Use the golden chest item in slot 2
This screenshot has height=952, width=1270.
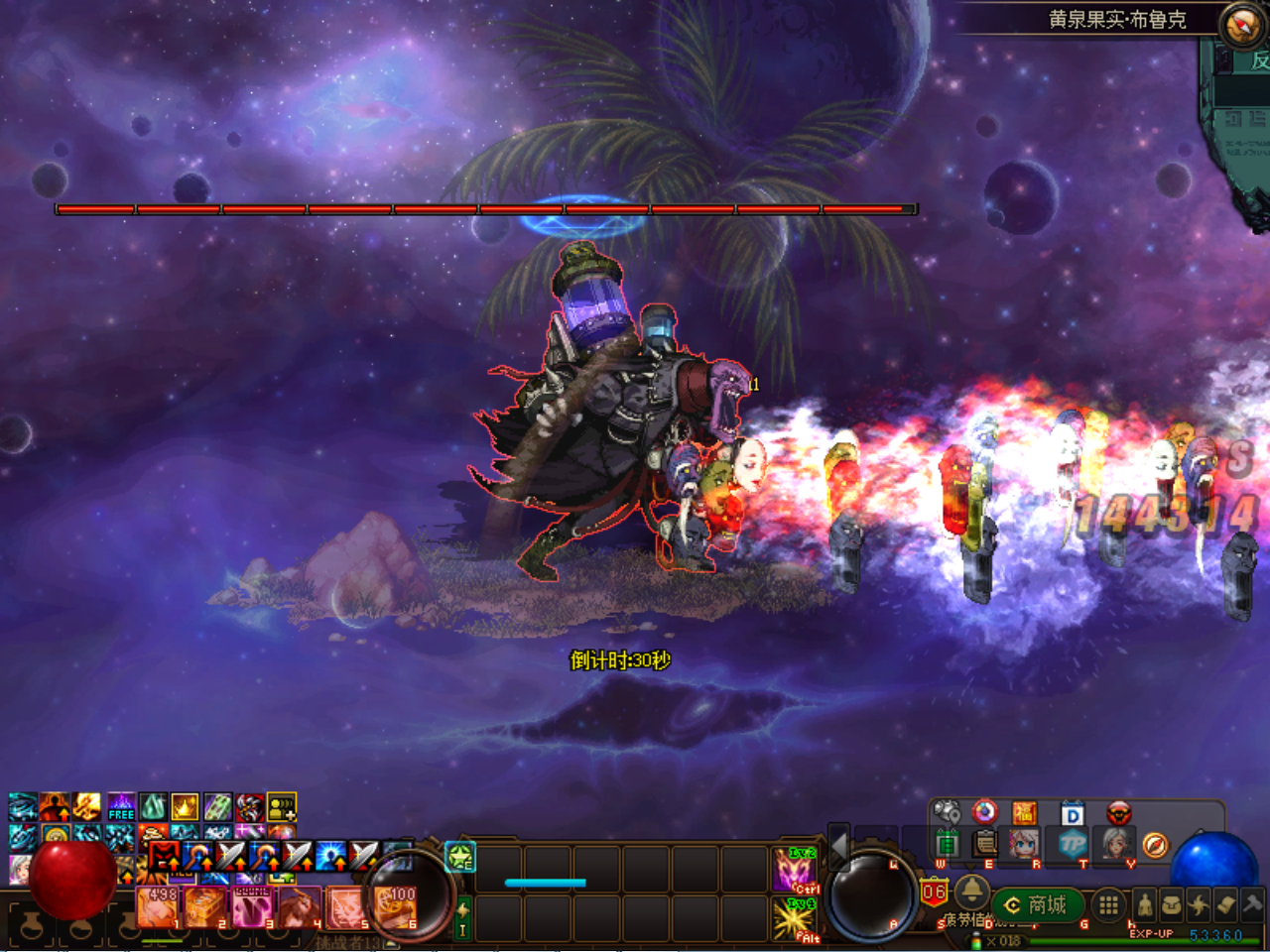point(204,906)
